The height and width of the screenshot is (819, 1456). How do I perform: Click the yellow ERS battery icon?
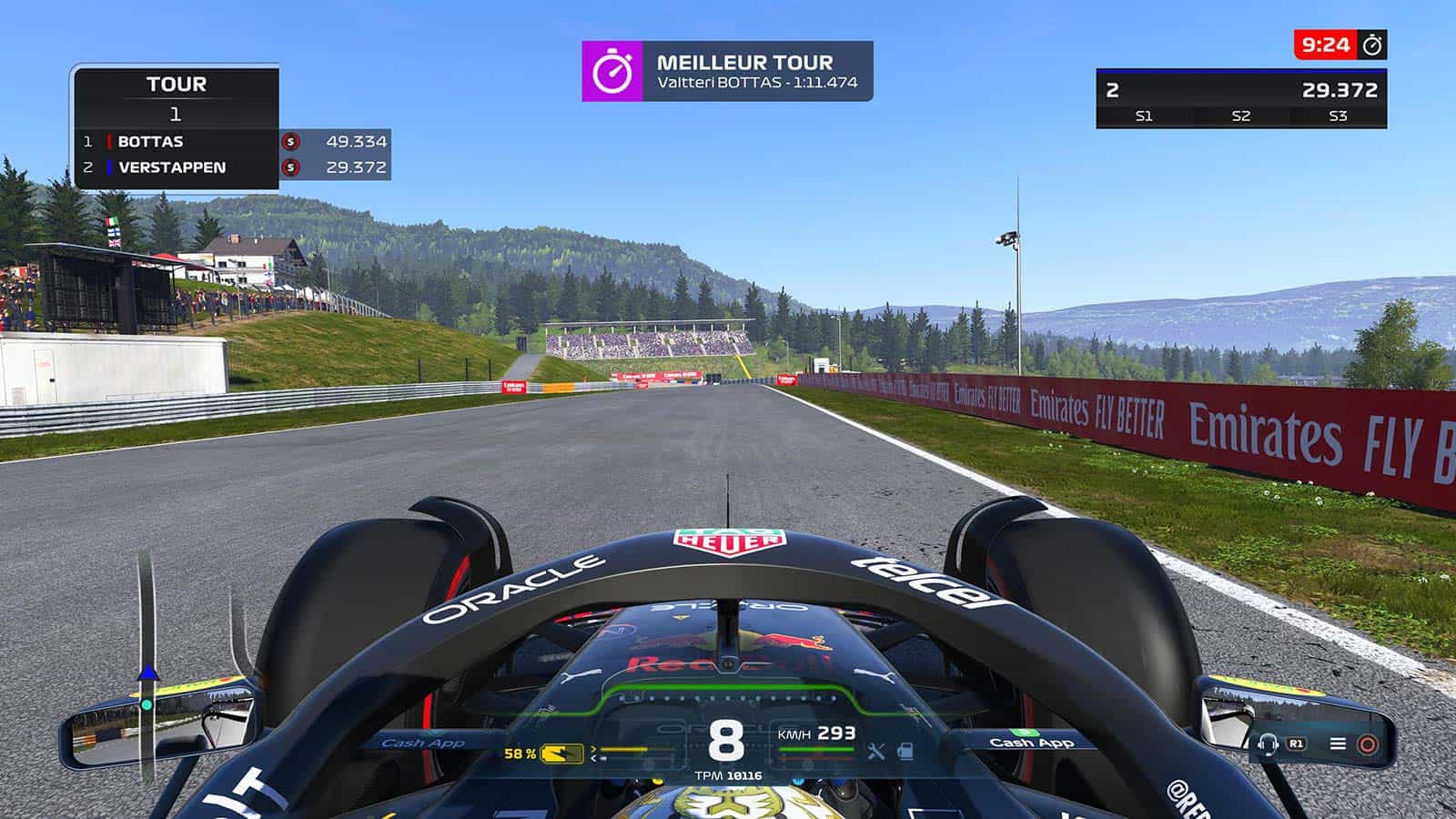click(561, 753)
